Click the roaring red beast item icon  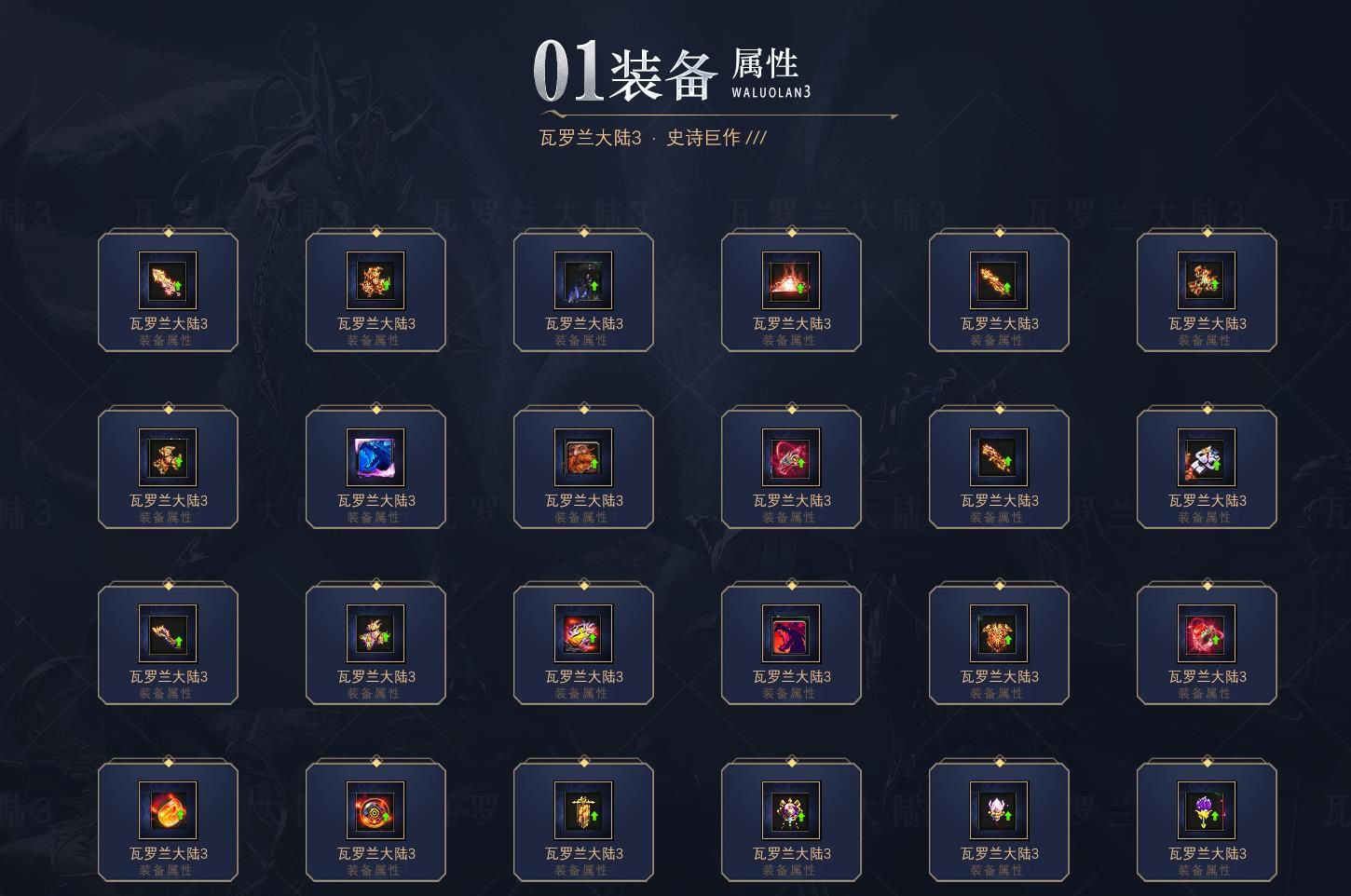tap(791, 633)
